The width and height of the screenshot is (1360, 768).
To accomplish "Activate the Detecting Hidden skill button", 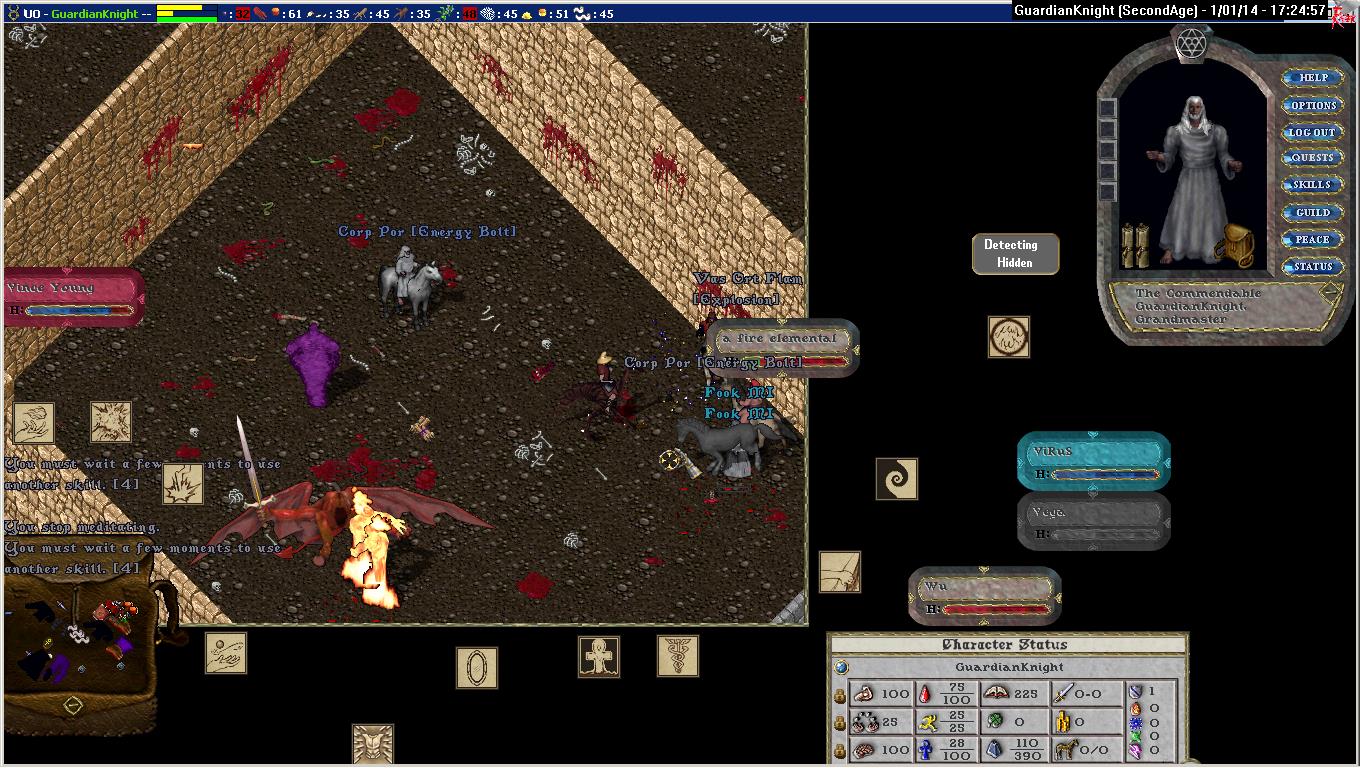I will tap(1015, 254).
